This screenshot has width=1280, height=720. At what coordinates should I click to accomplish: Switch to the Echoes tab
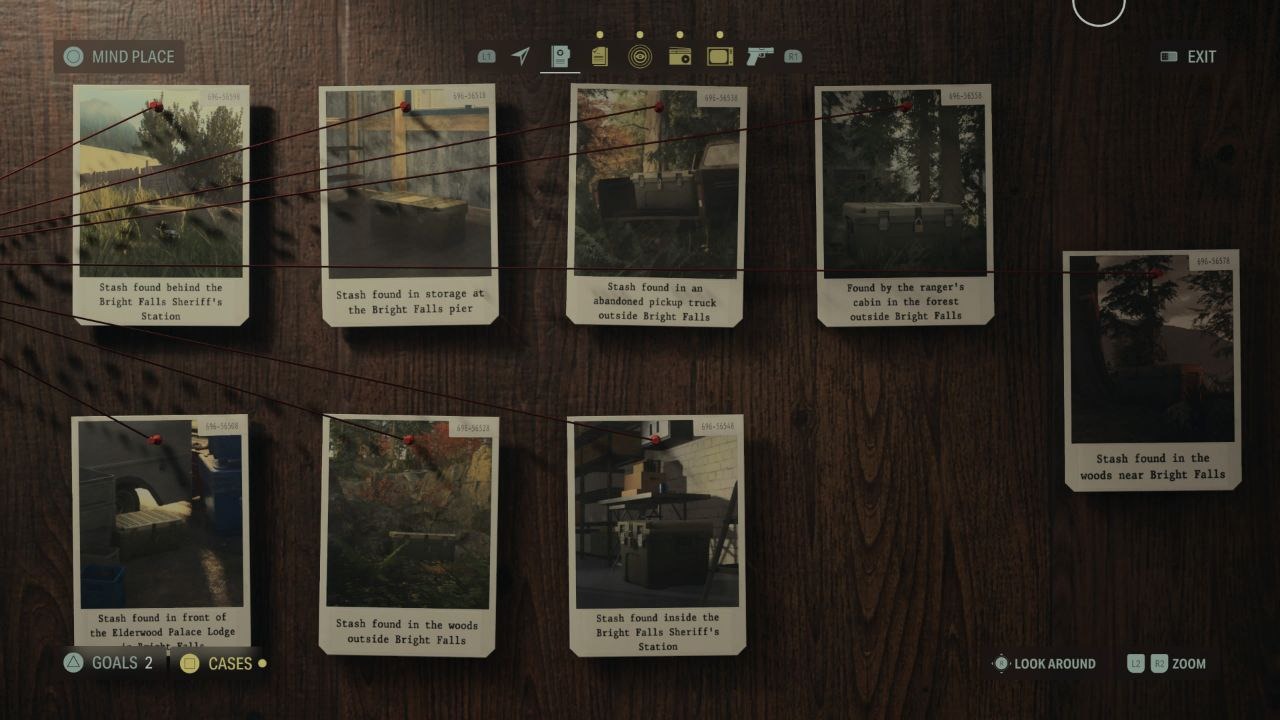642,57
